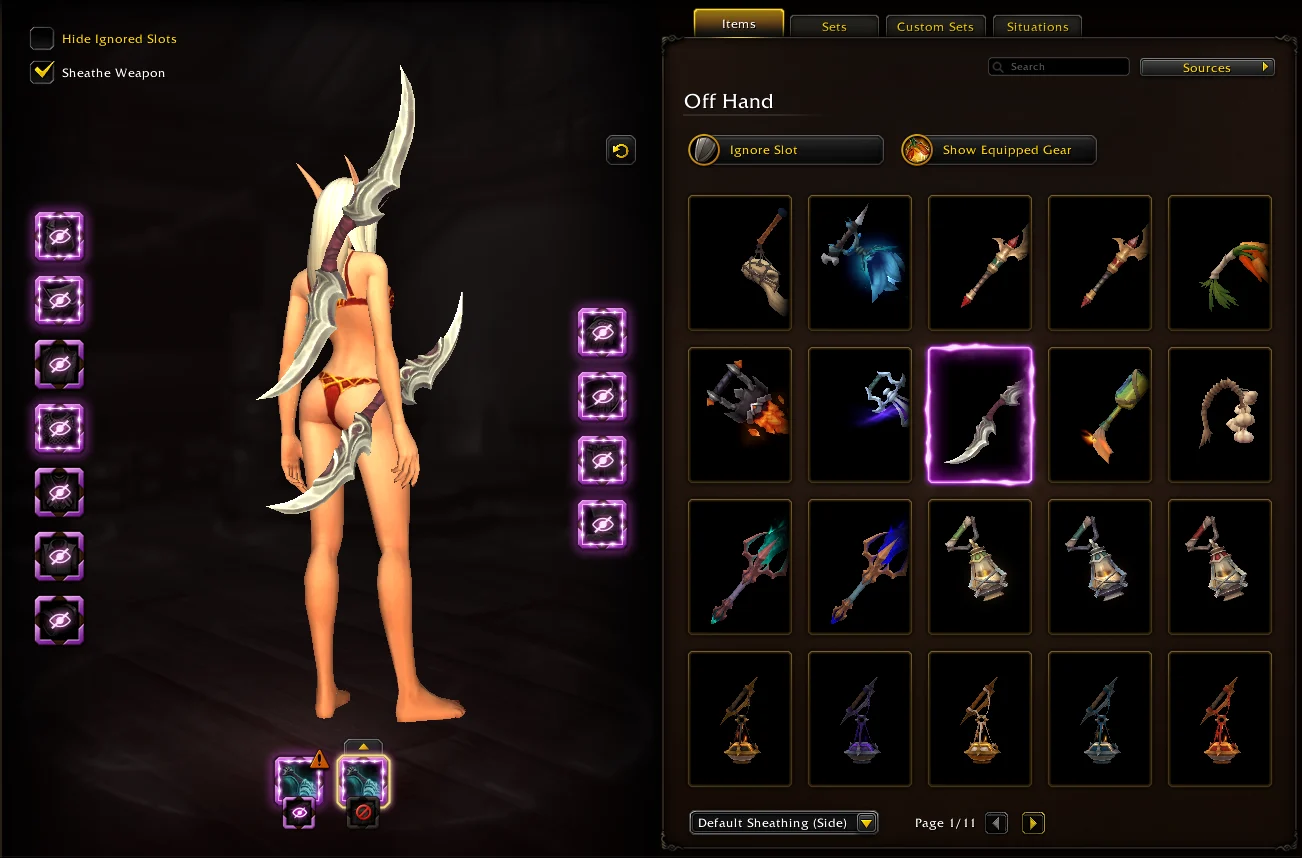The width and height of the screenshot is (1302, 858).
Task: Click the Ignore Slot button
Action: coord(786,150)
